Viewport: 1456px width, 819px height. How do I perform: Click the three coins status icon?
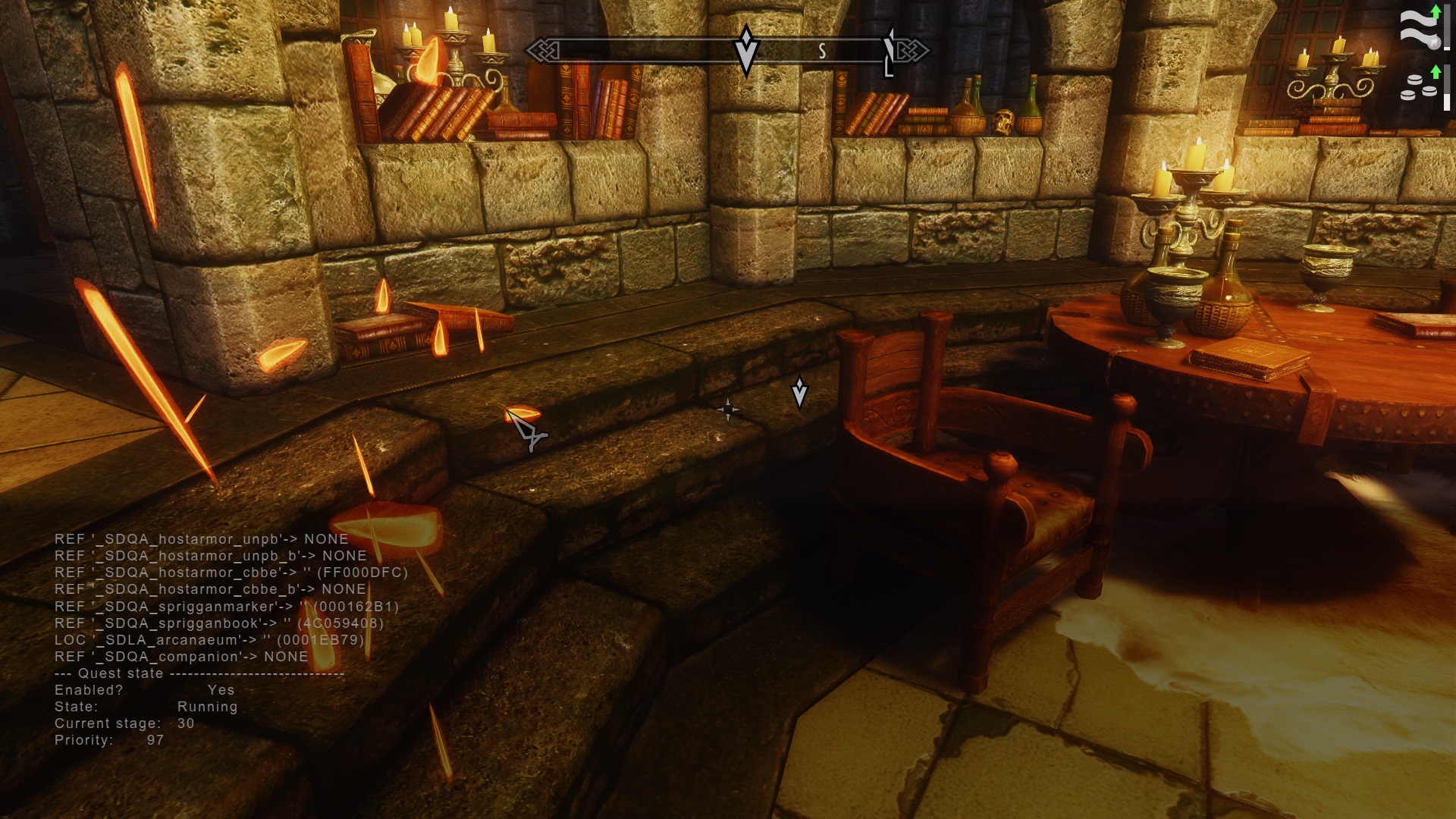pyautogui.click(x=1418, y=87)
